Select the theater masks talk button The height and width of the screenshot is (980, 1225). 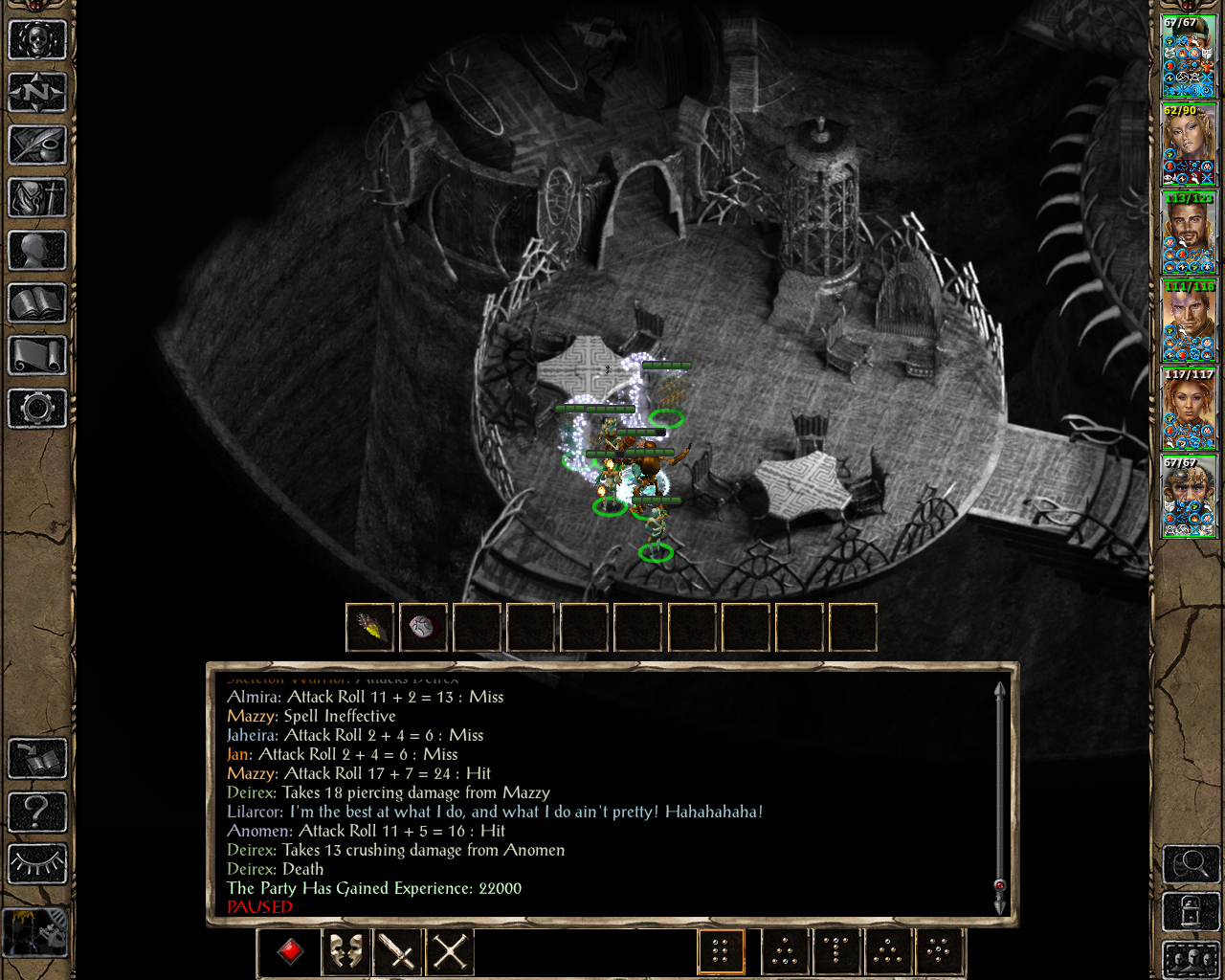[x=345, y=951]
